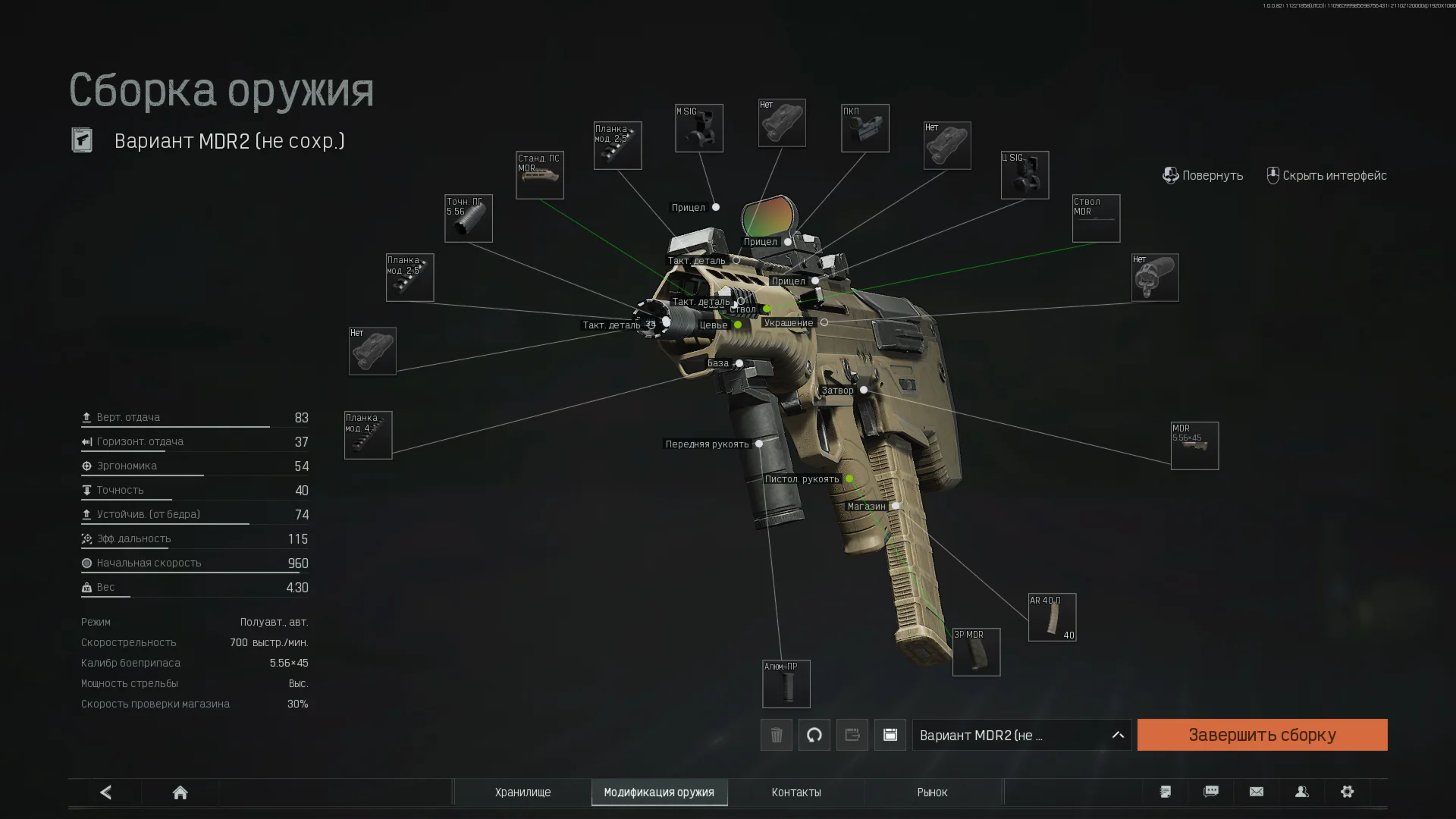This screenshot has width=1456, height=819.
Task: Select the Алюм. ПР foregrip slot
Action: click(786, 684)
